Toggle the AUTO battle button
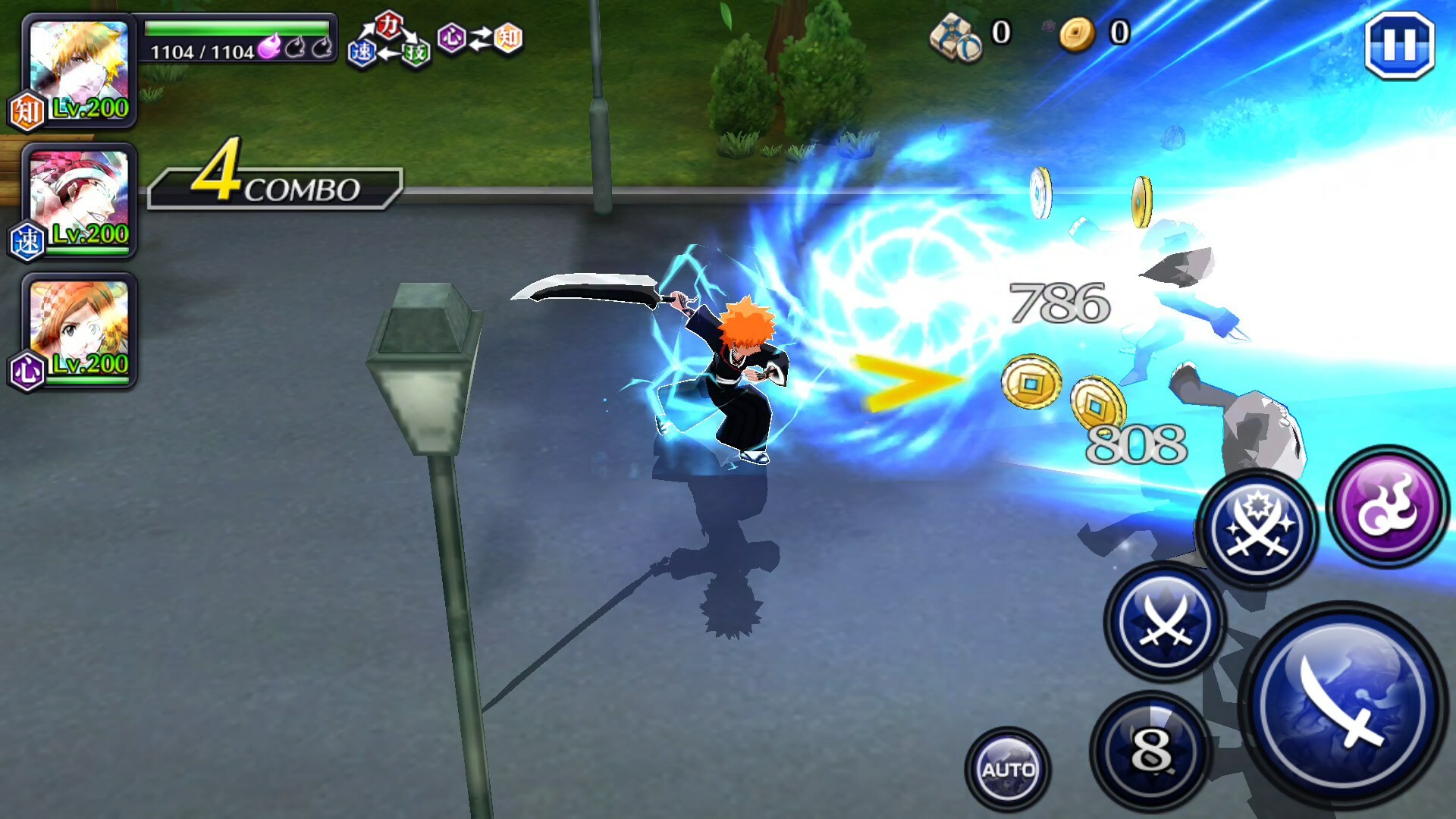The height and width of the screenshot is (819, 1456). (1008, 769)
